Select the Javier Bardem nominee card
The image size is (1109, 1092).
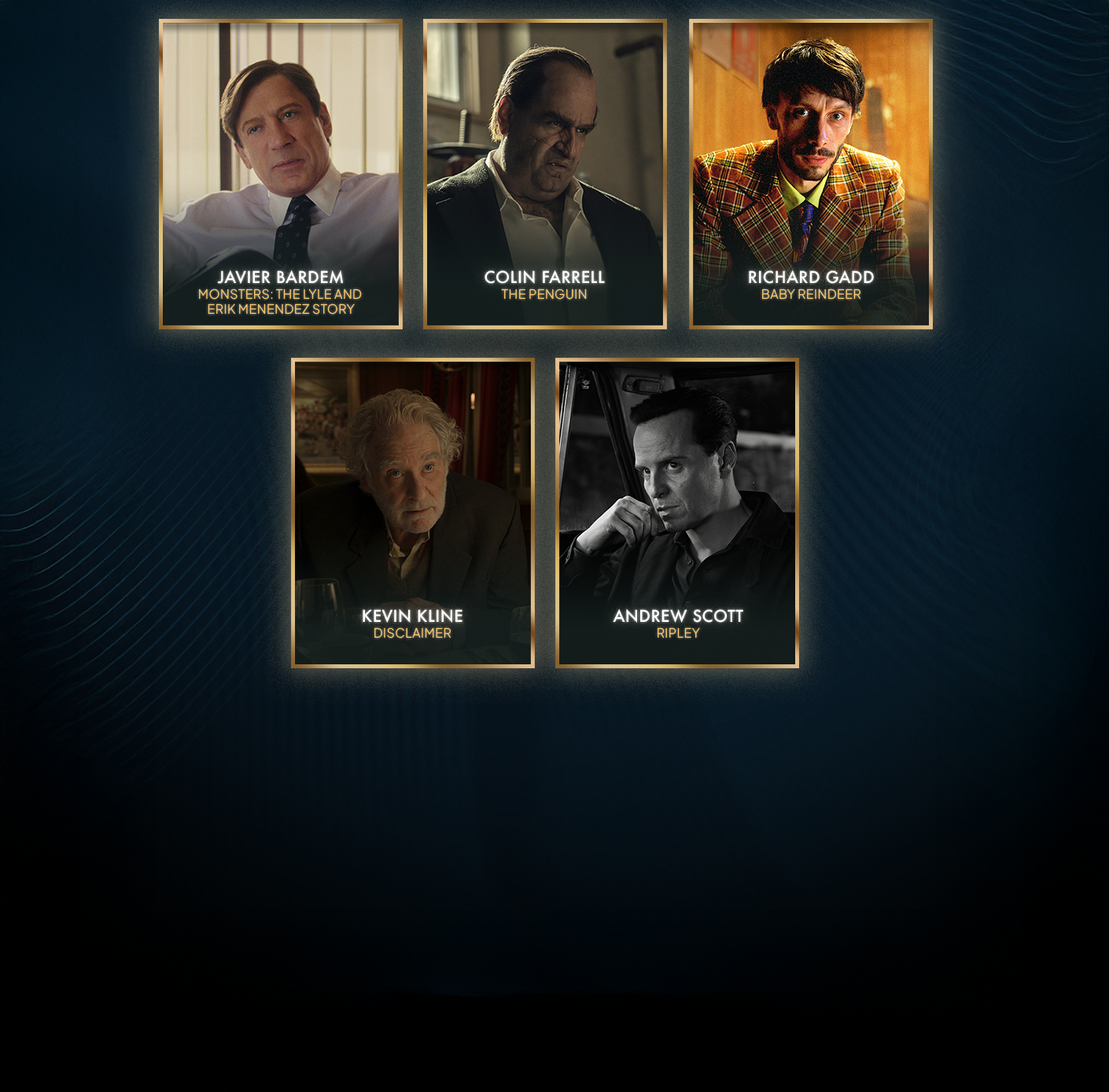click(281, 174)
